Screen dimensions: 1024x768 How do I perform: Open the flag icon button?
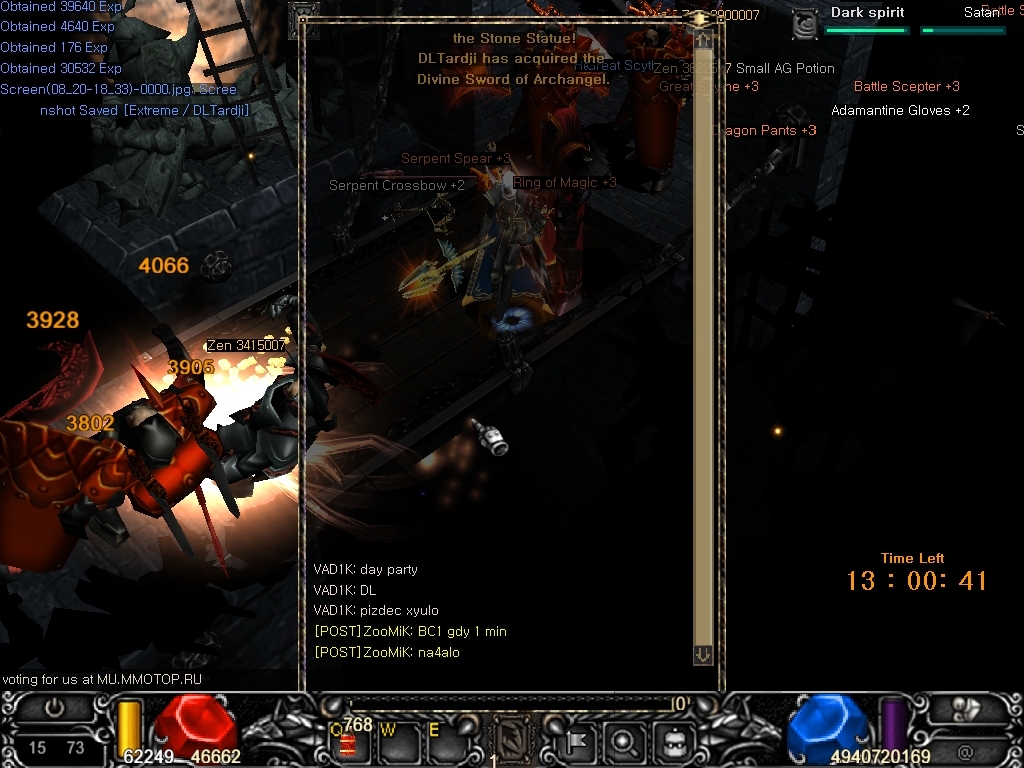(x=575, y=741)
